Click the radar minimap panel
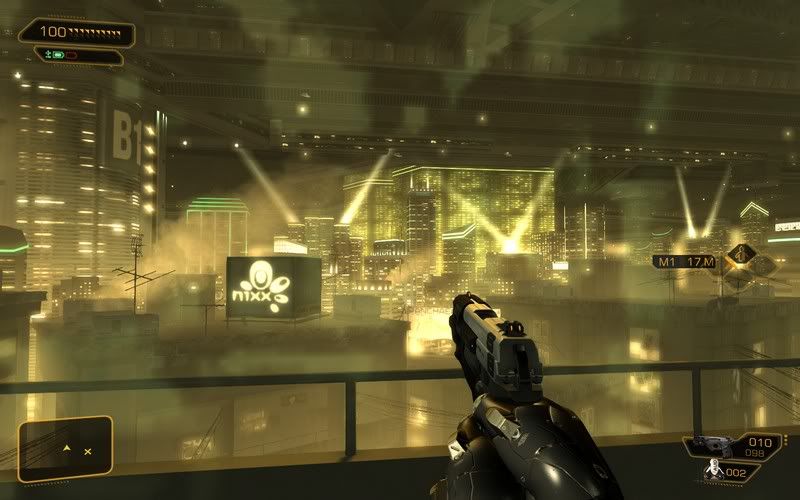 [64, 446]
